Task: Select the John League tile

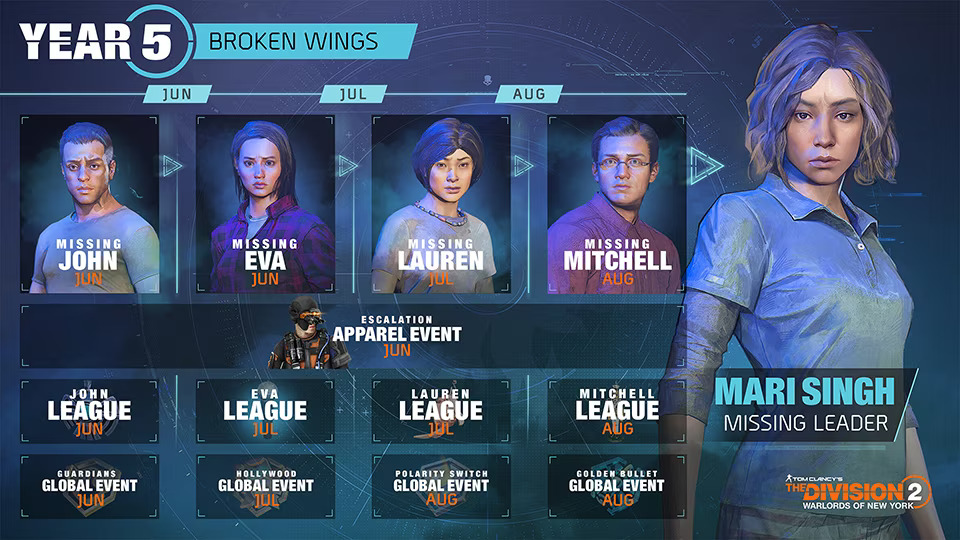Action: [89, 410]
